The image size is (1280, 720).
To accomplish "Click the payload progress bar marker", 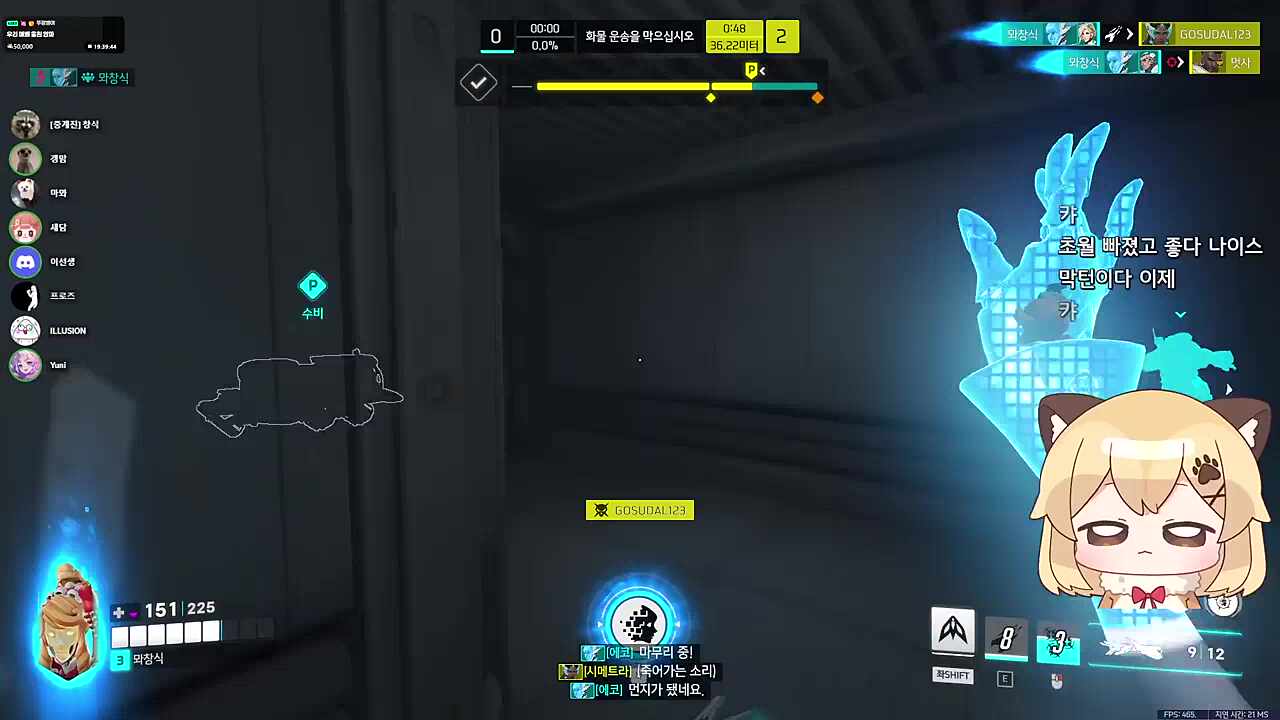I will pos(710,96).
